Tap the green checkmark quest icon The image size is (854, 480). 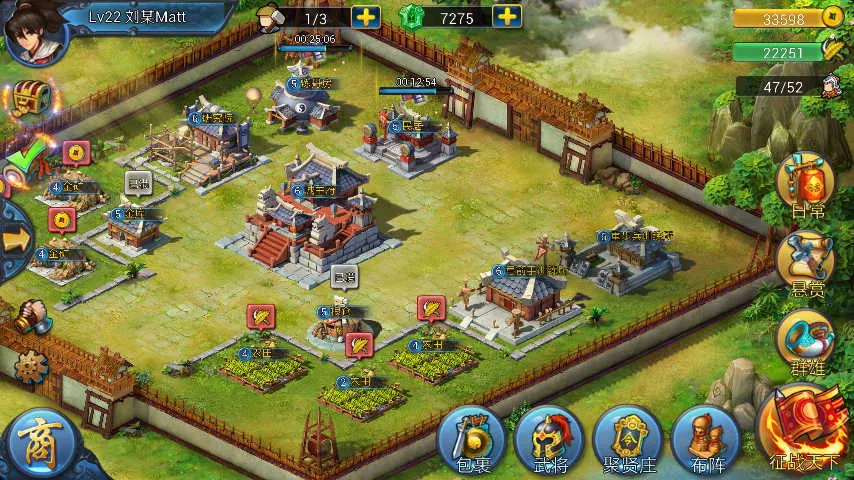tap(26, 156)
